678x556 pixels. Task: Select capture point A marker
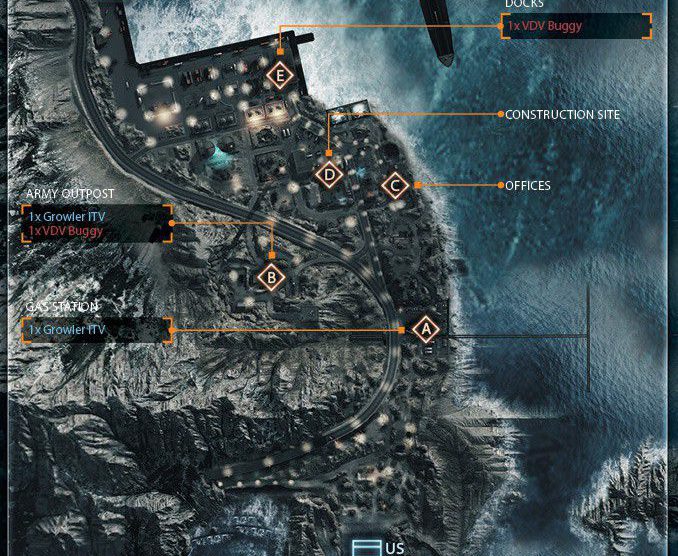click(x=425, y=328)
